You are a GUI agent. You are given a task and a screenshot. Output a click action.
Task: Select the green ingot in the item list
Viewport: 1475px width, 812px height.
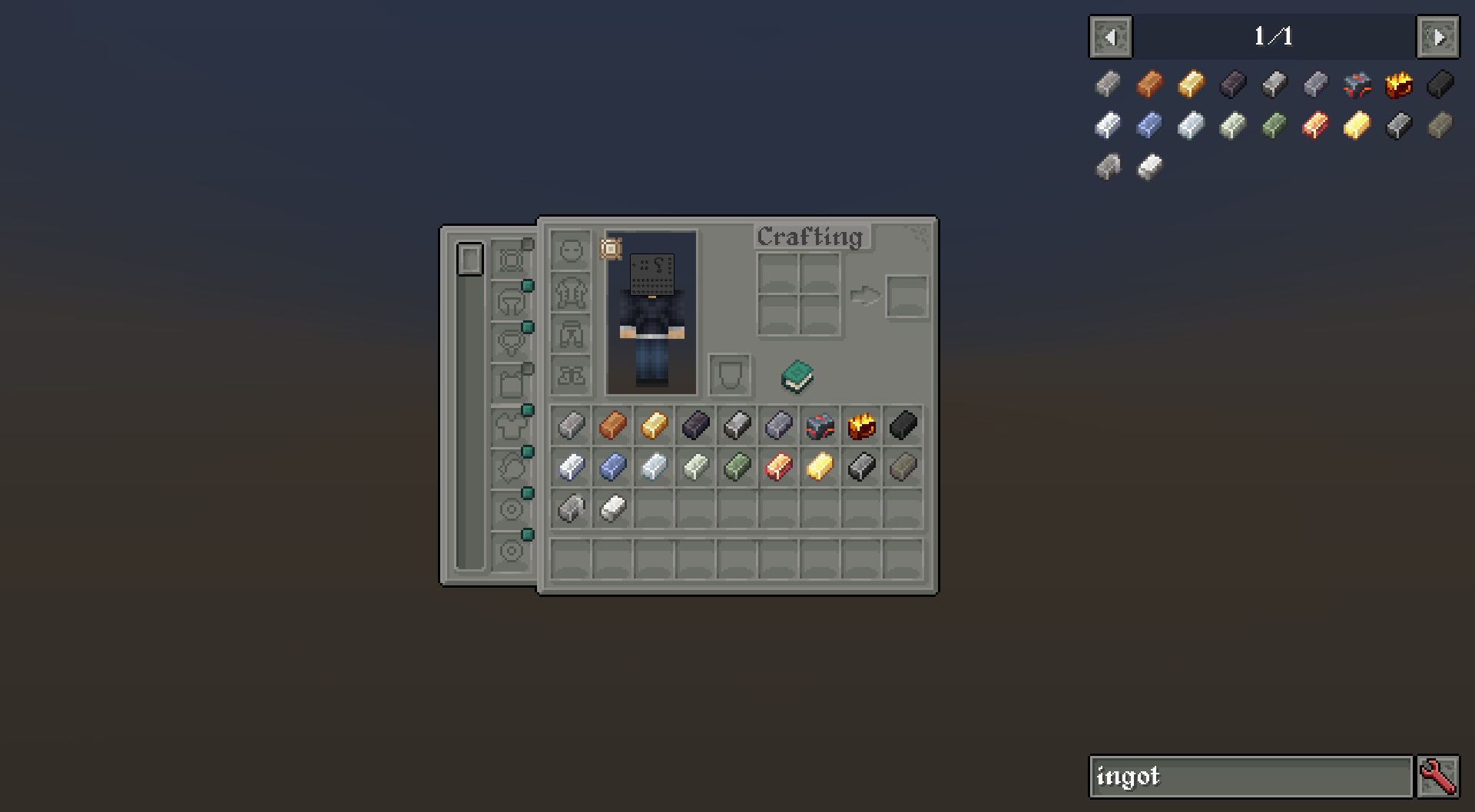pos(1274,125)
